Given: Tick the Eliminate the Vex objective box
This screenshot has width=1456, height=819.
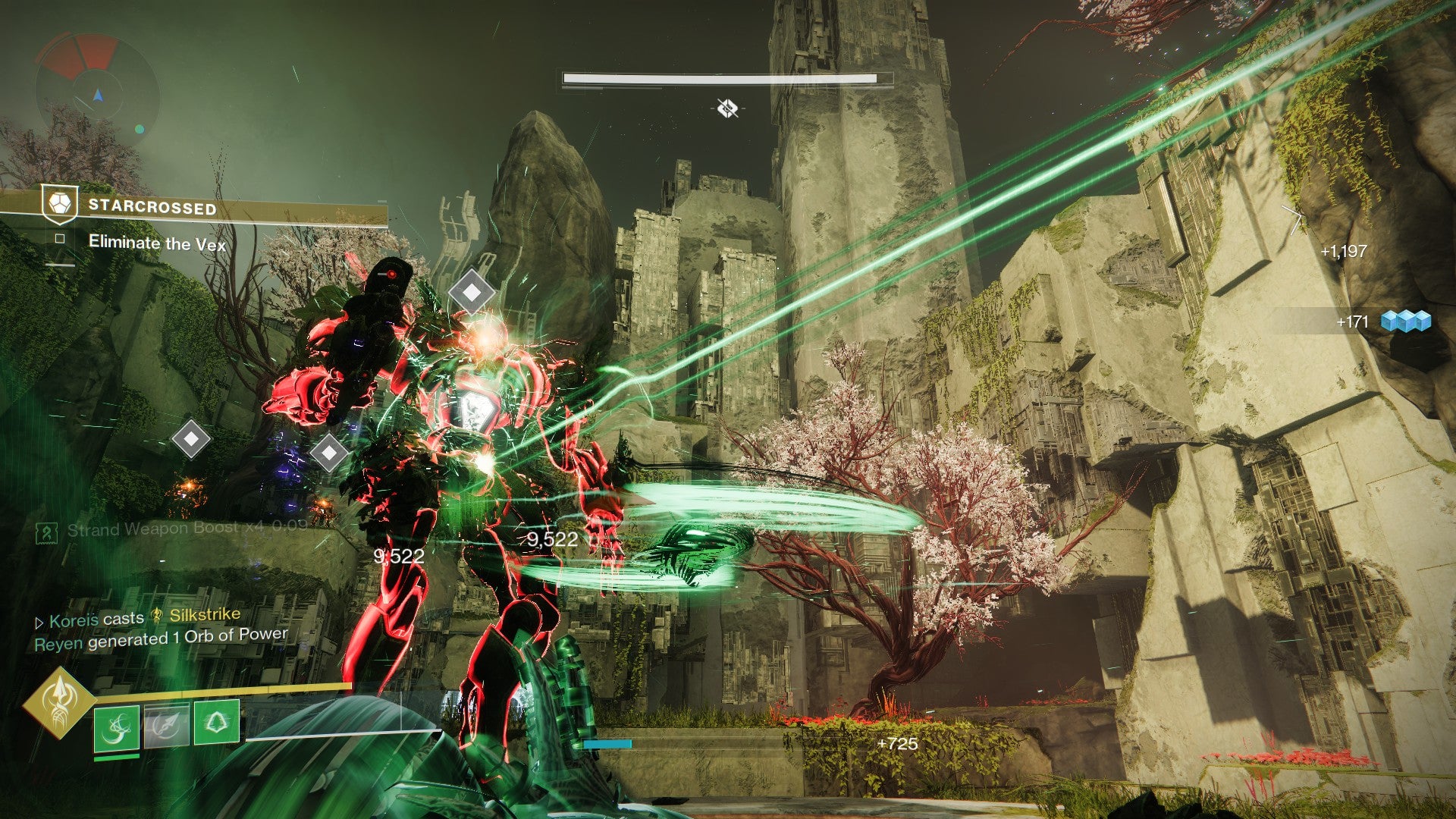Looking at the screenshot, I should [60, 239].
